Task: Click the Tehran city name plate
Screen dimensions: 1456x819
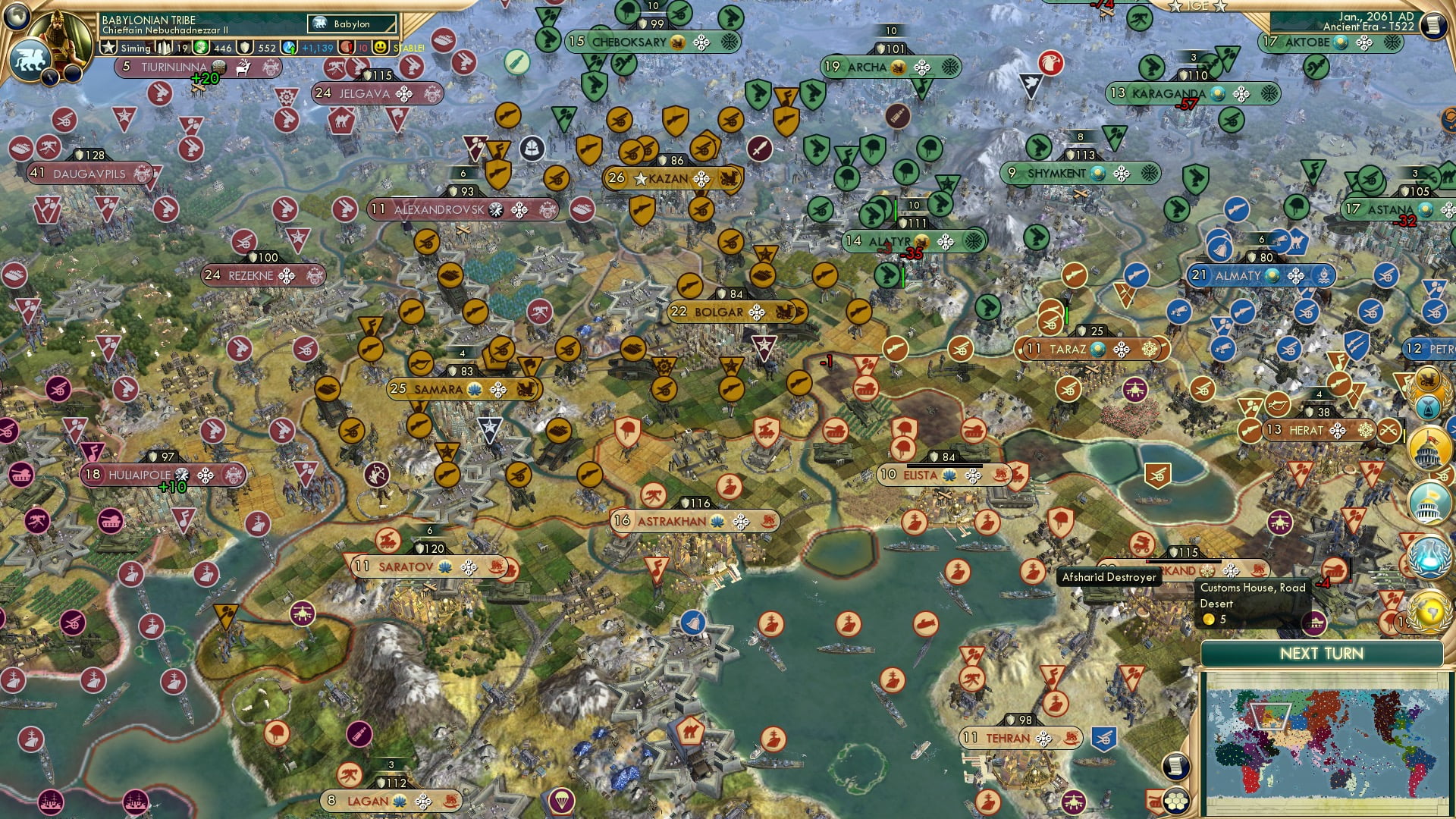Action: click(1009, 736)
